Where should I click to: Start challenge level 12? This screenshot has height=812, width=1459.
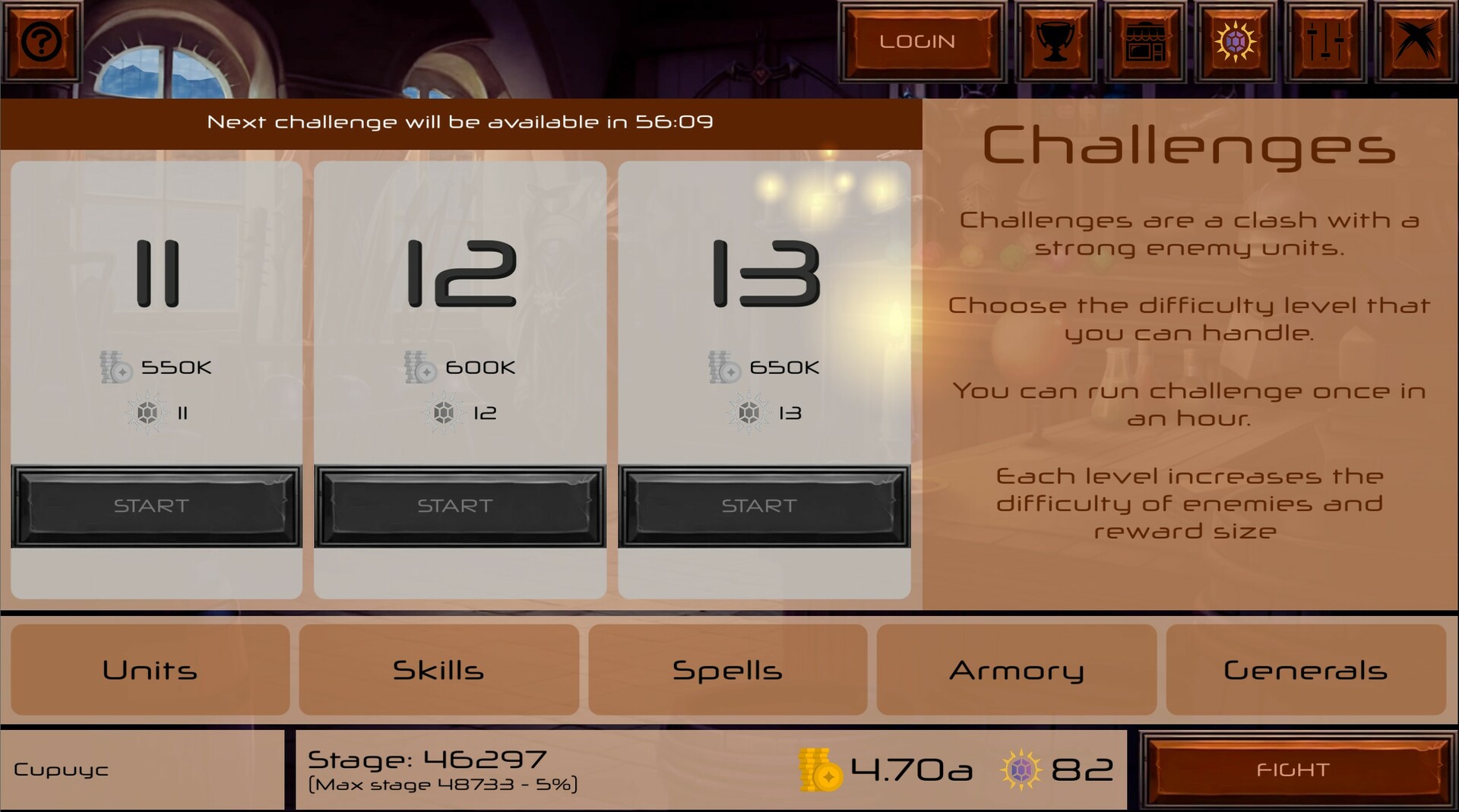[459, 505]
